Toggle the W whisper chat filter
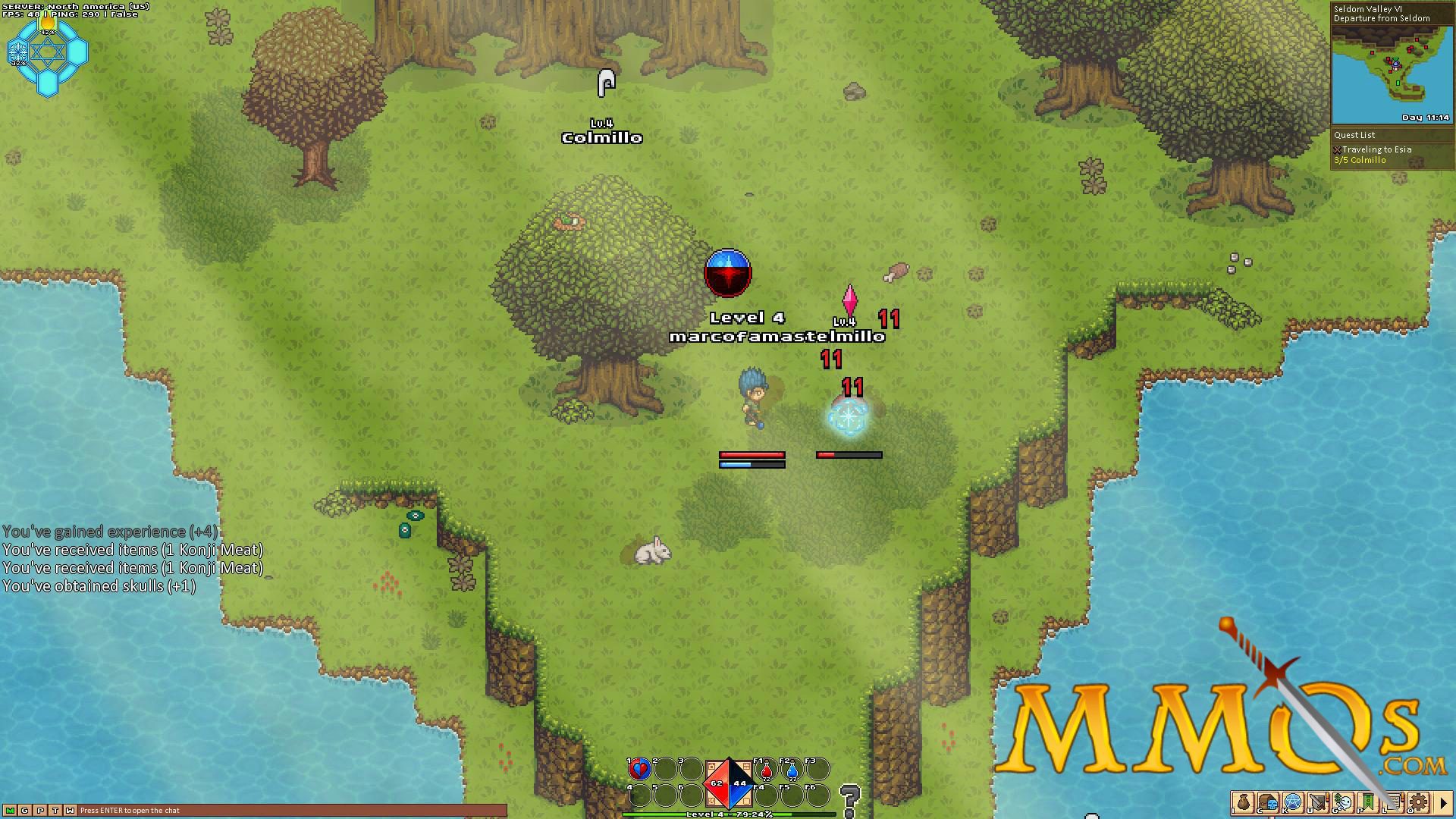The width and height of the screenshot is (1456, 819). tap(71, 810)
